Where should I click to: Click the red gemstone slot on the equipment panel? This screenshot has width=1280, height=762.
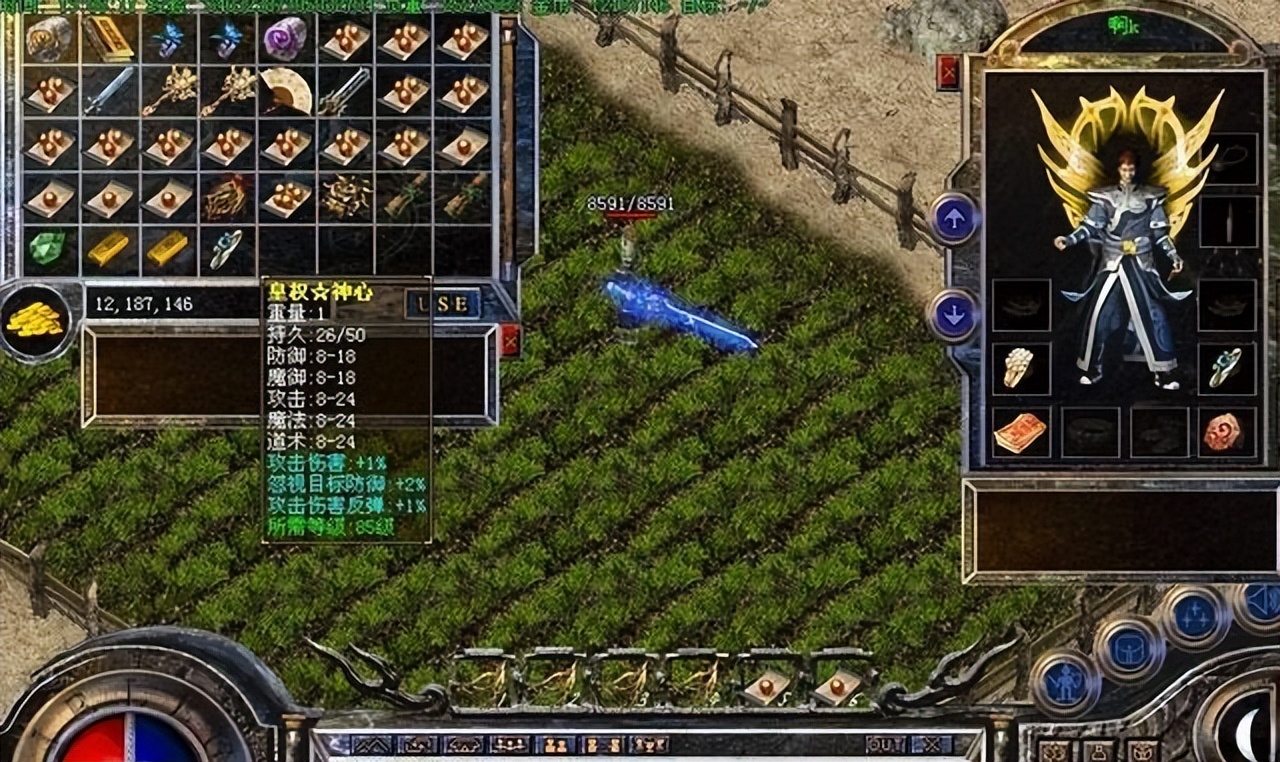click(1224, 428)
